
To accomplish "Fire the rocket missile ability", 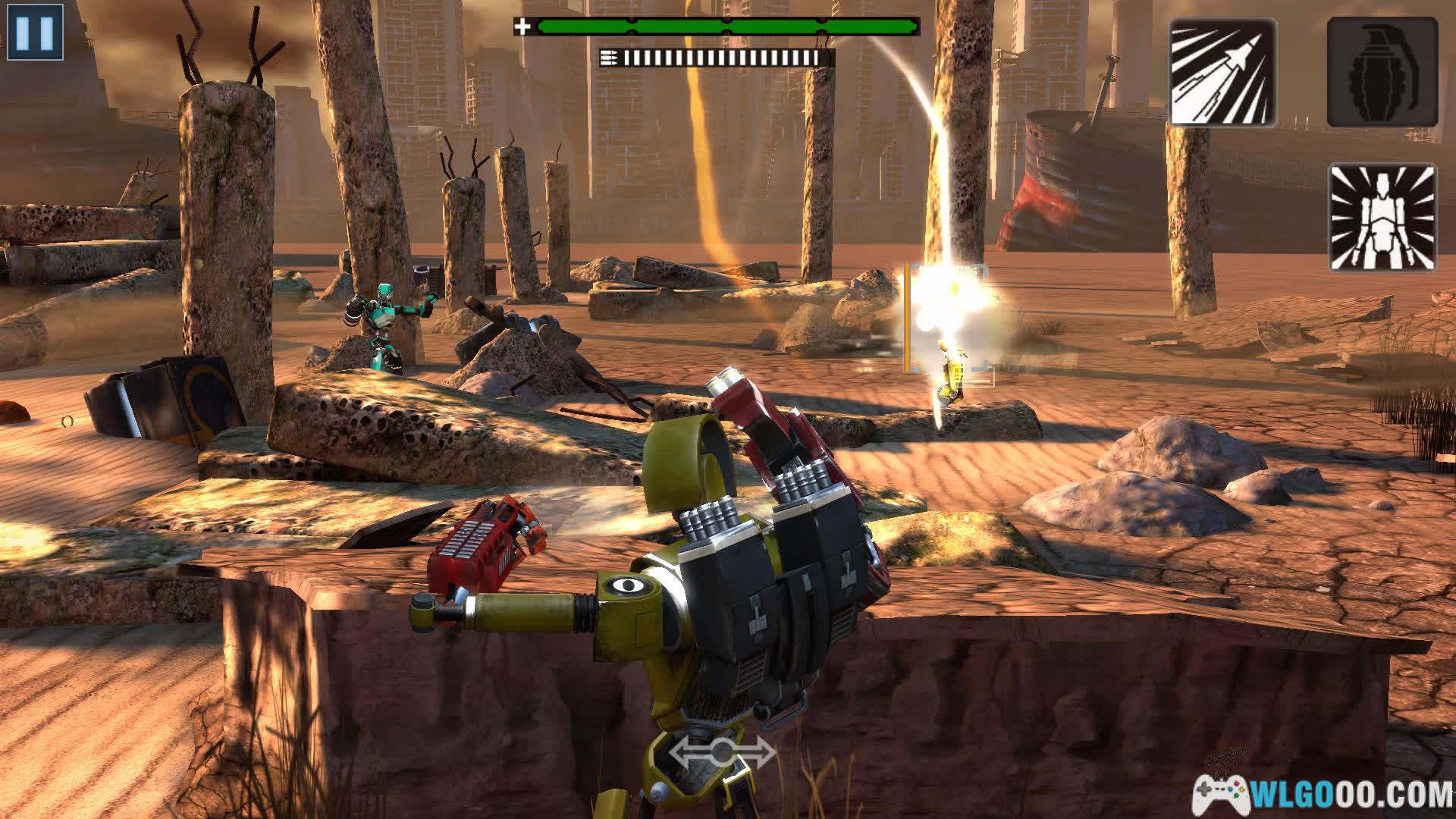I will tap(1222, 72).
